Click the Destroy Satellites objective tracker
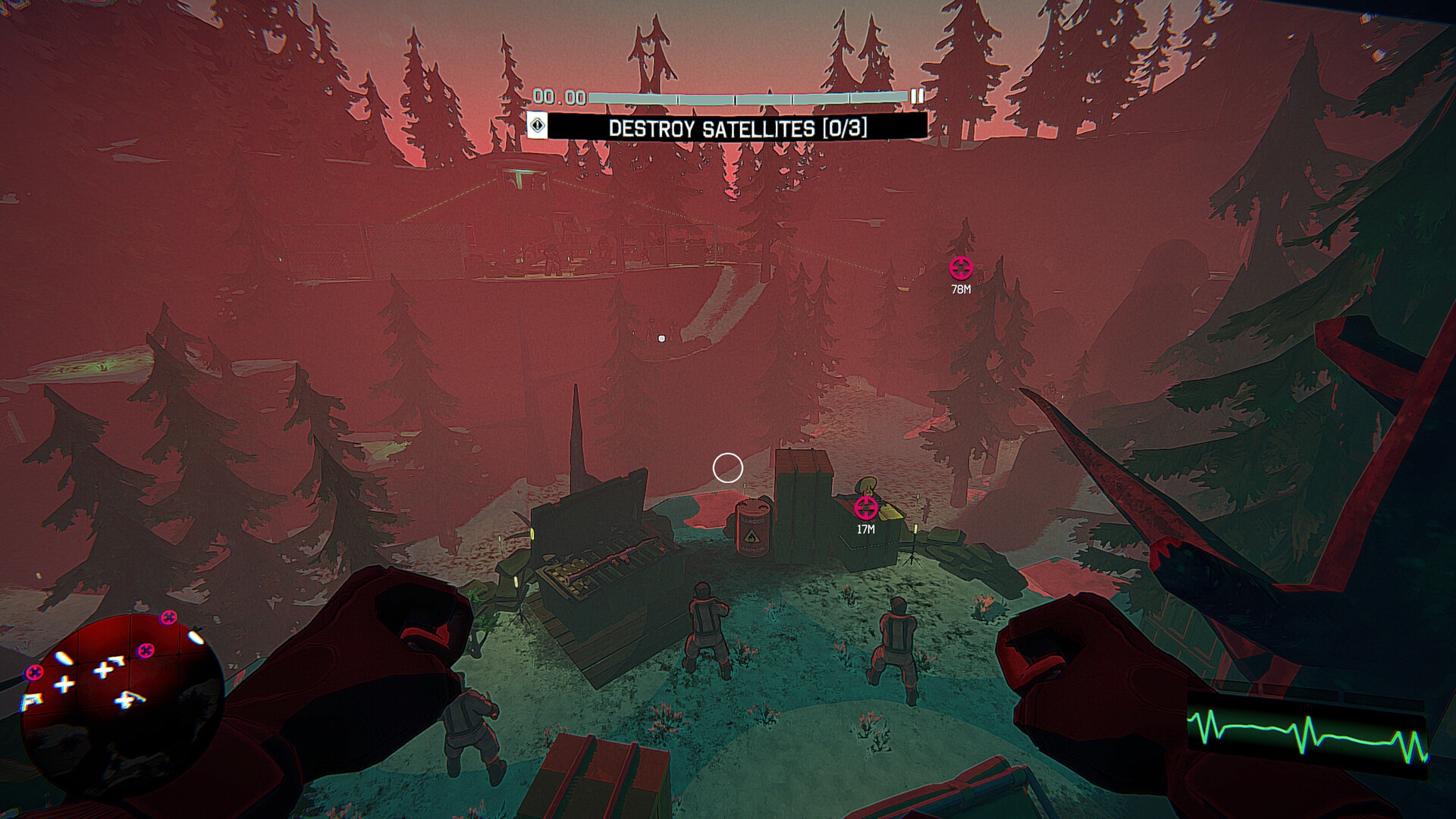The height and width of the screenshot is (819, 1456). 737,127
